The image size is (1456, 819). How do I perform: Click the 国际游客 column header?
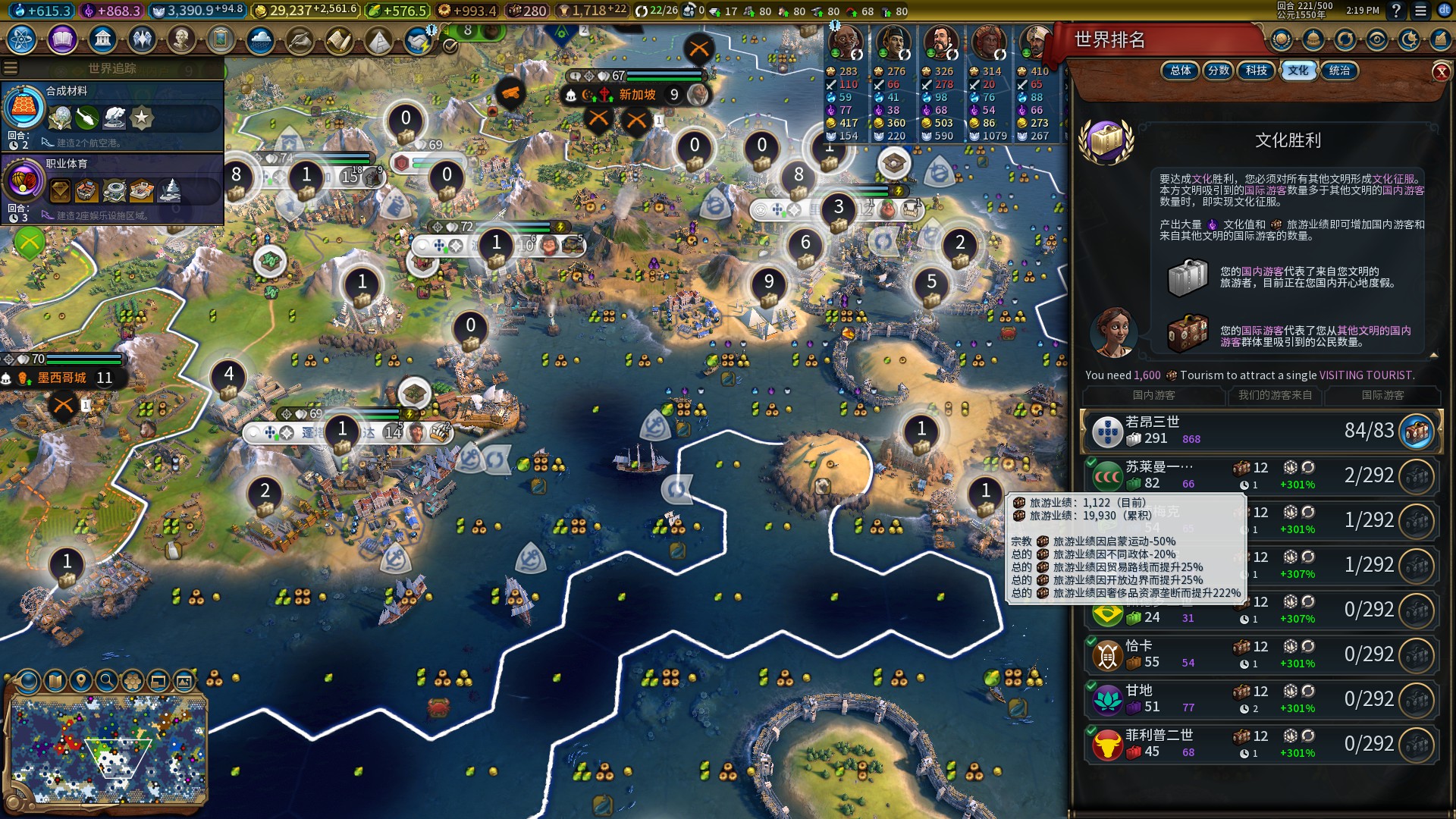click(1382, 395)
